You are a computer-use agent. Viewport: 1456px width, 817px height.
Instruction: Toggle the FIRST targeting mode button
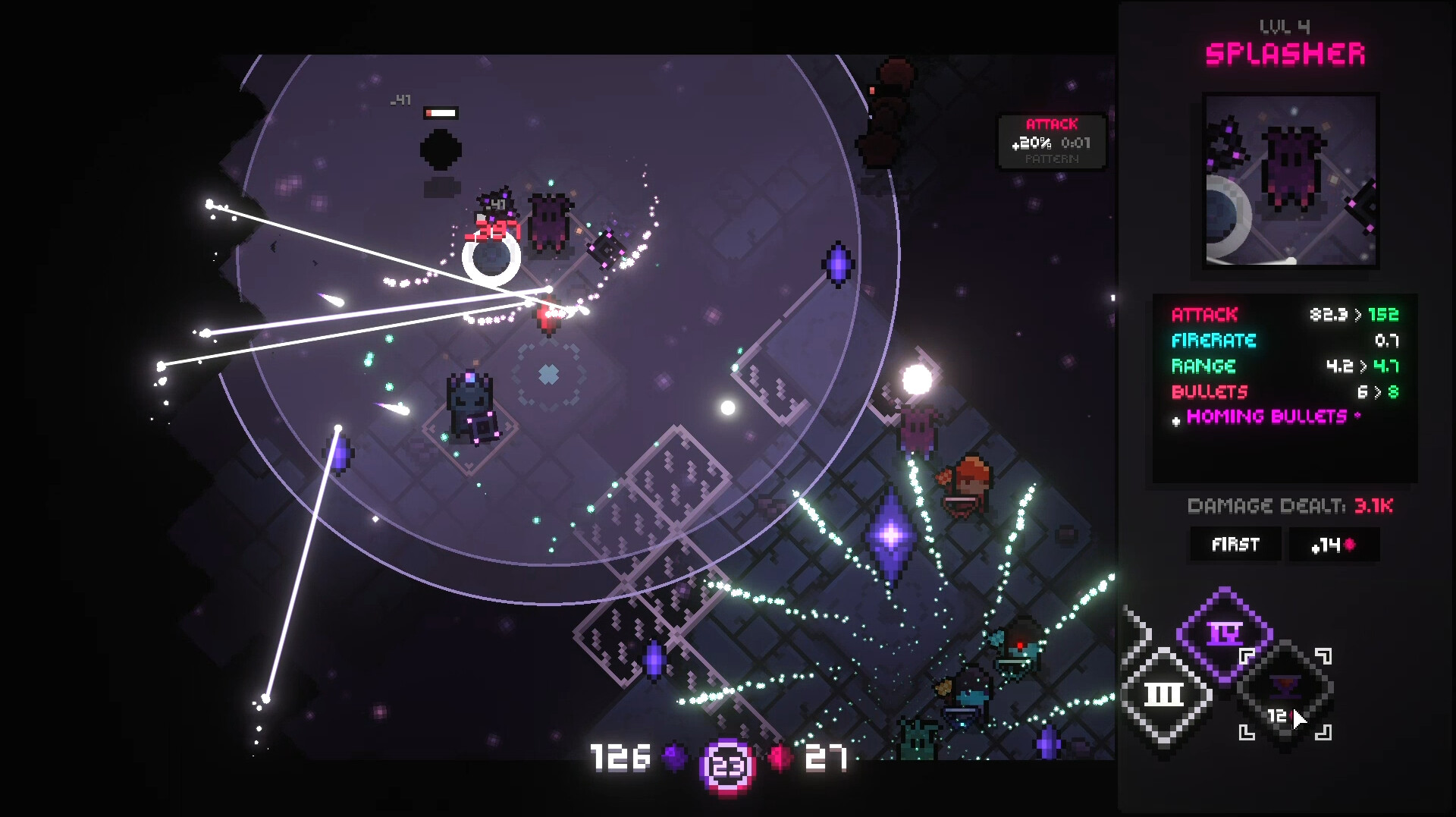tap(1235, 545)
